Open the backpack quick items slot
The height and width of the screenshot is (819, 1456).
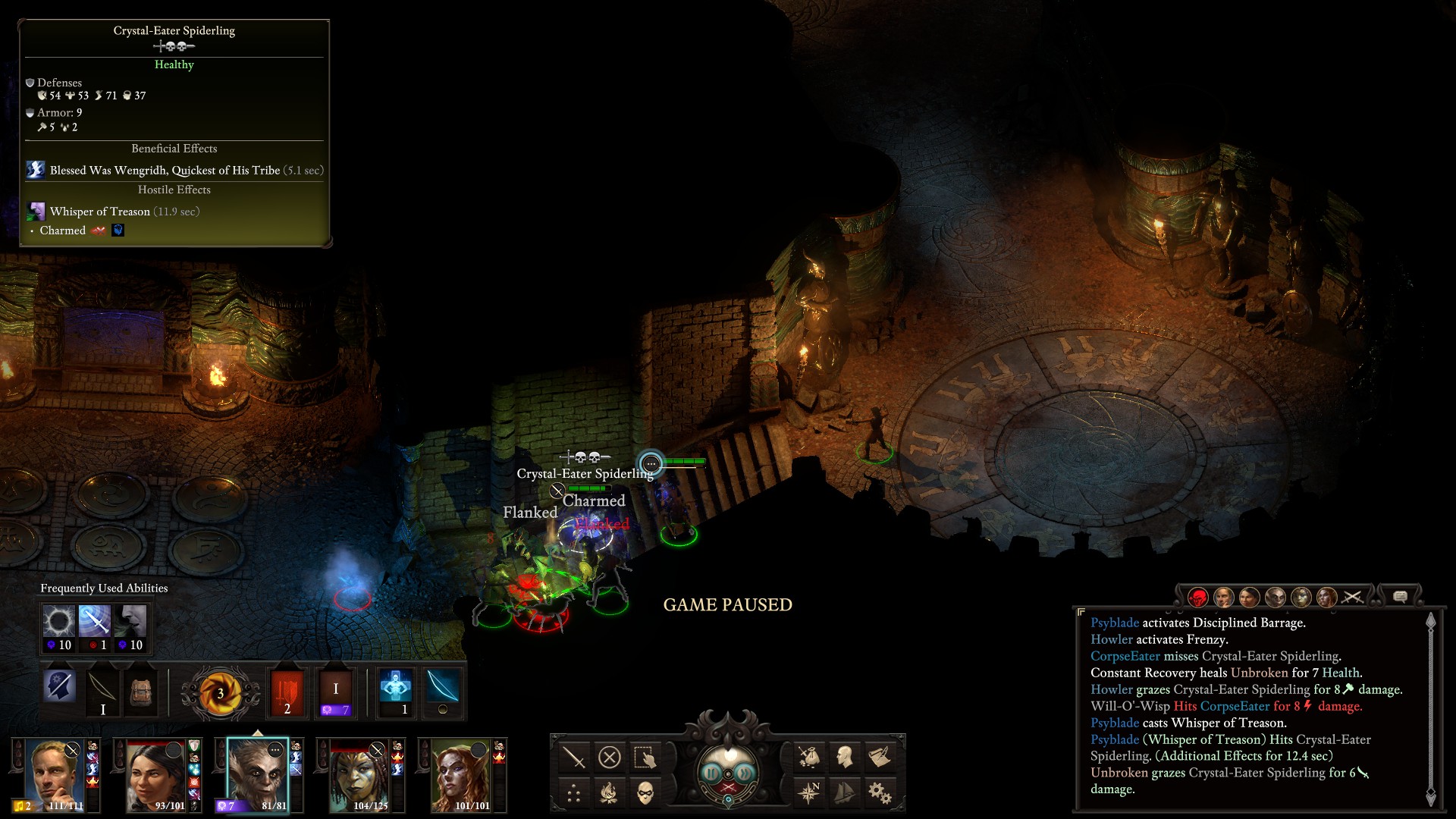(x=140, y=692)
